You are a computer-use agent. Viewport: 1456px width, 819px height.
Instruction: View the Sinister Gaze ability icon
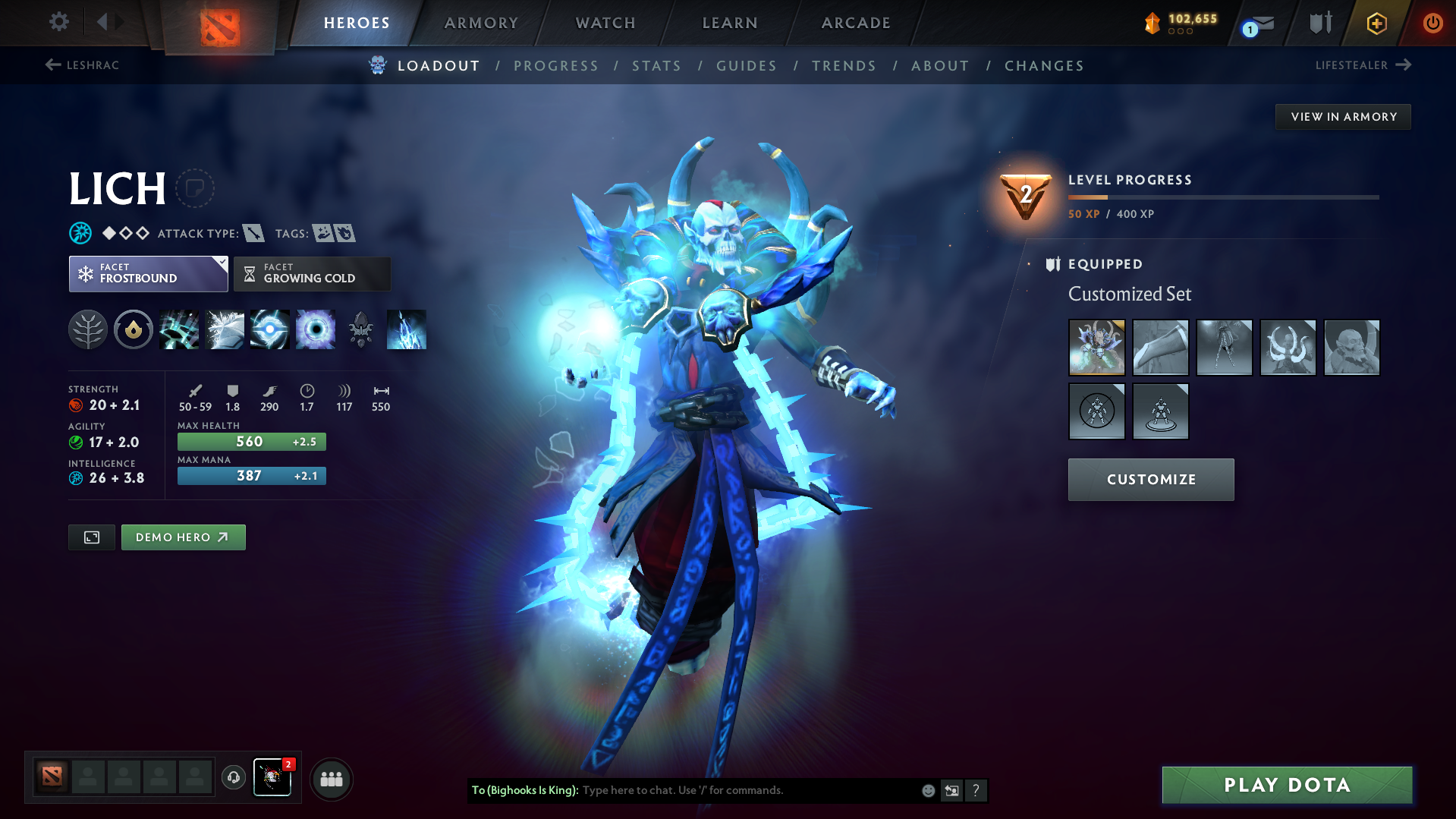pyautogui.click(x=316, y=329)
